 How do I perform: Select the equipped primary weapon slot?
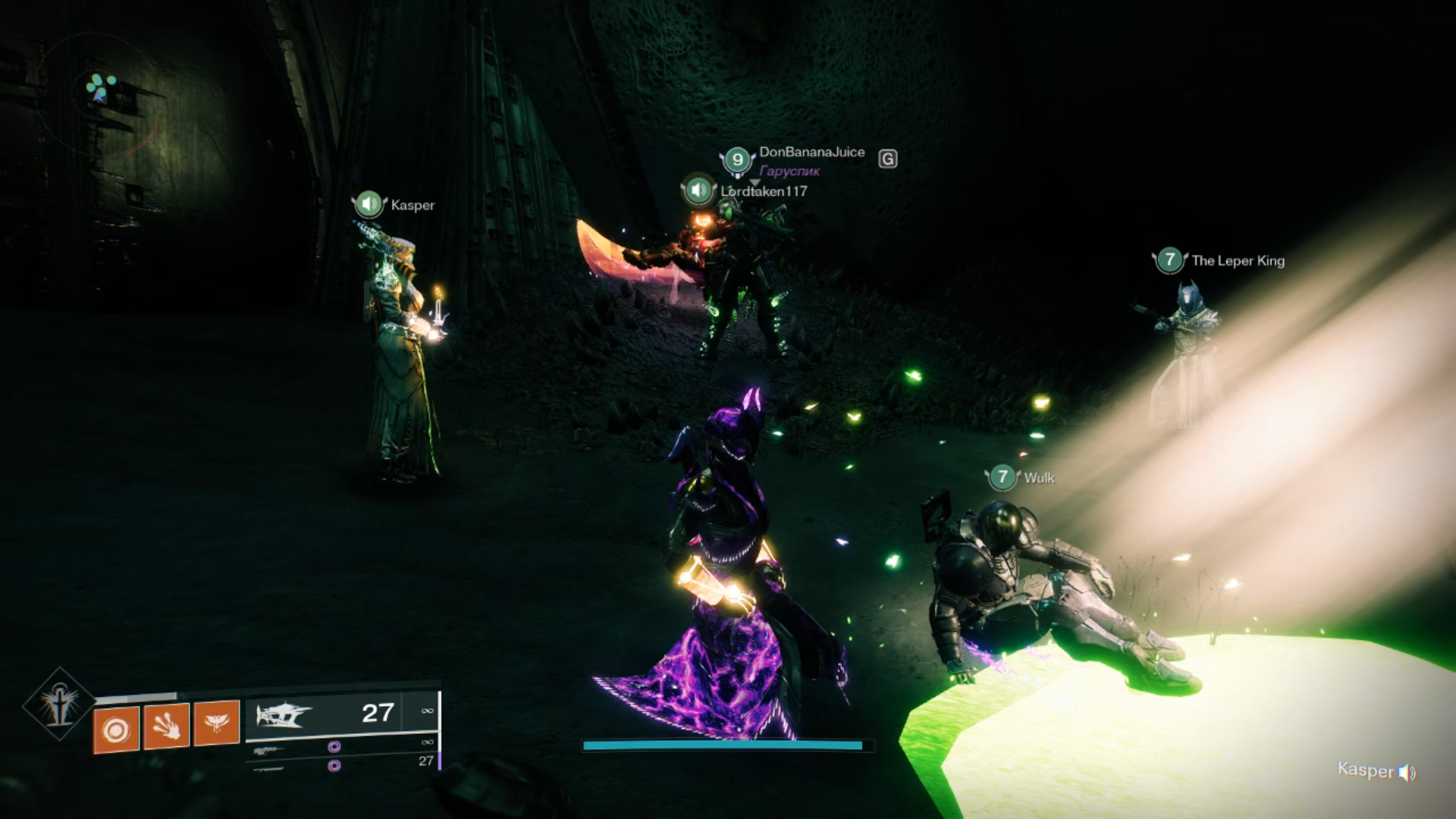(341, 714)
